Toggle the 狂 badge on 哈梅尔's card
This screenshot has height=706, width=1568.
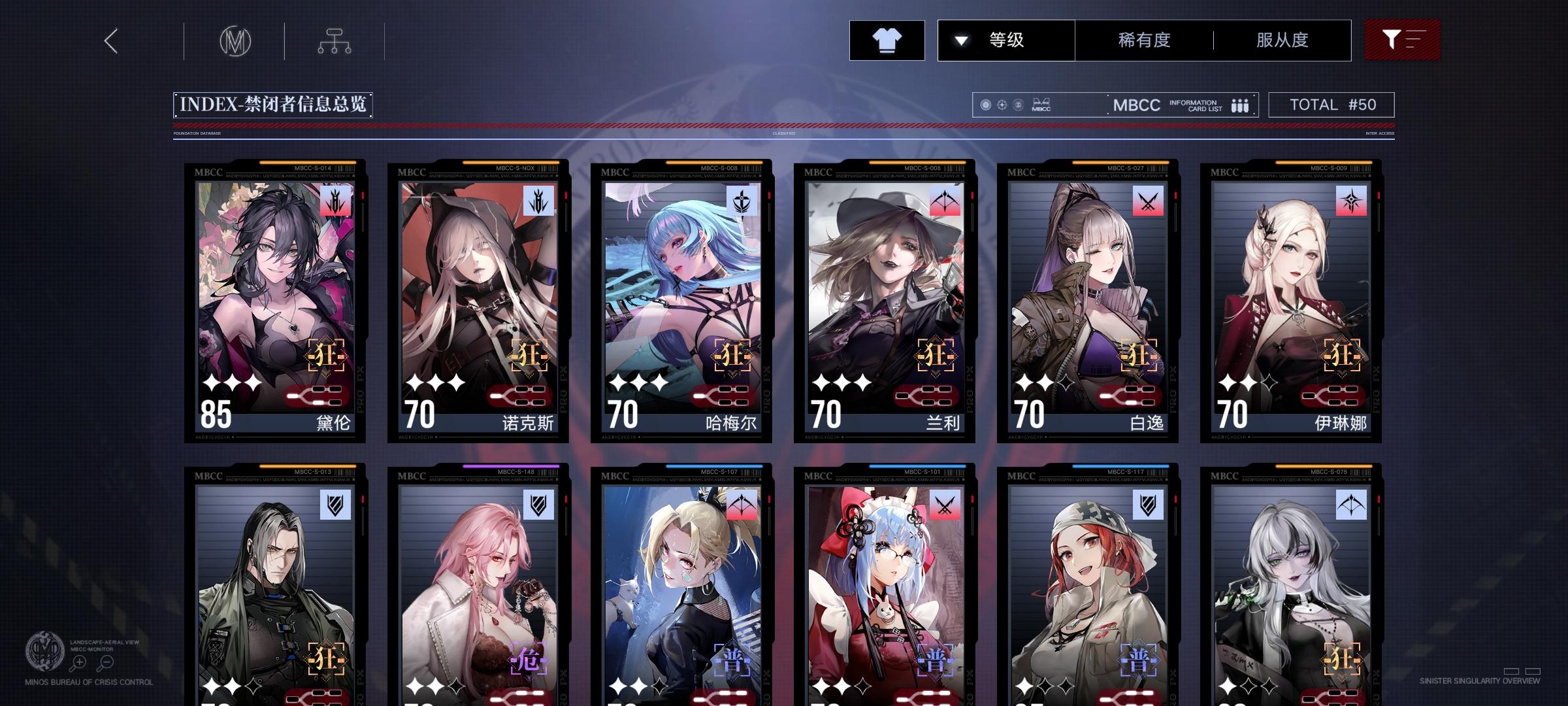pyautogui.click(x=732, y=358)
